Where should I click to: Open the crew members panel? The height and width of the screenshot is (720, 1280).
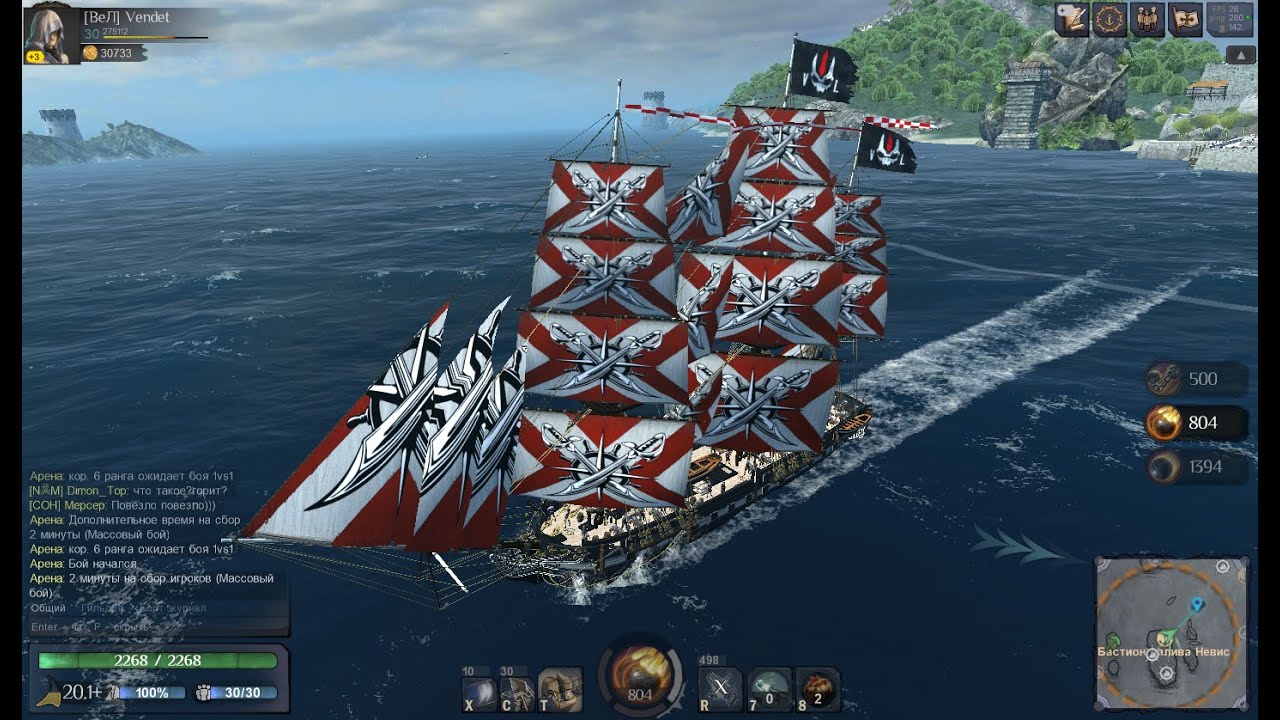1147,20
